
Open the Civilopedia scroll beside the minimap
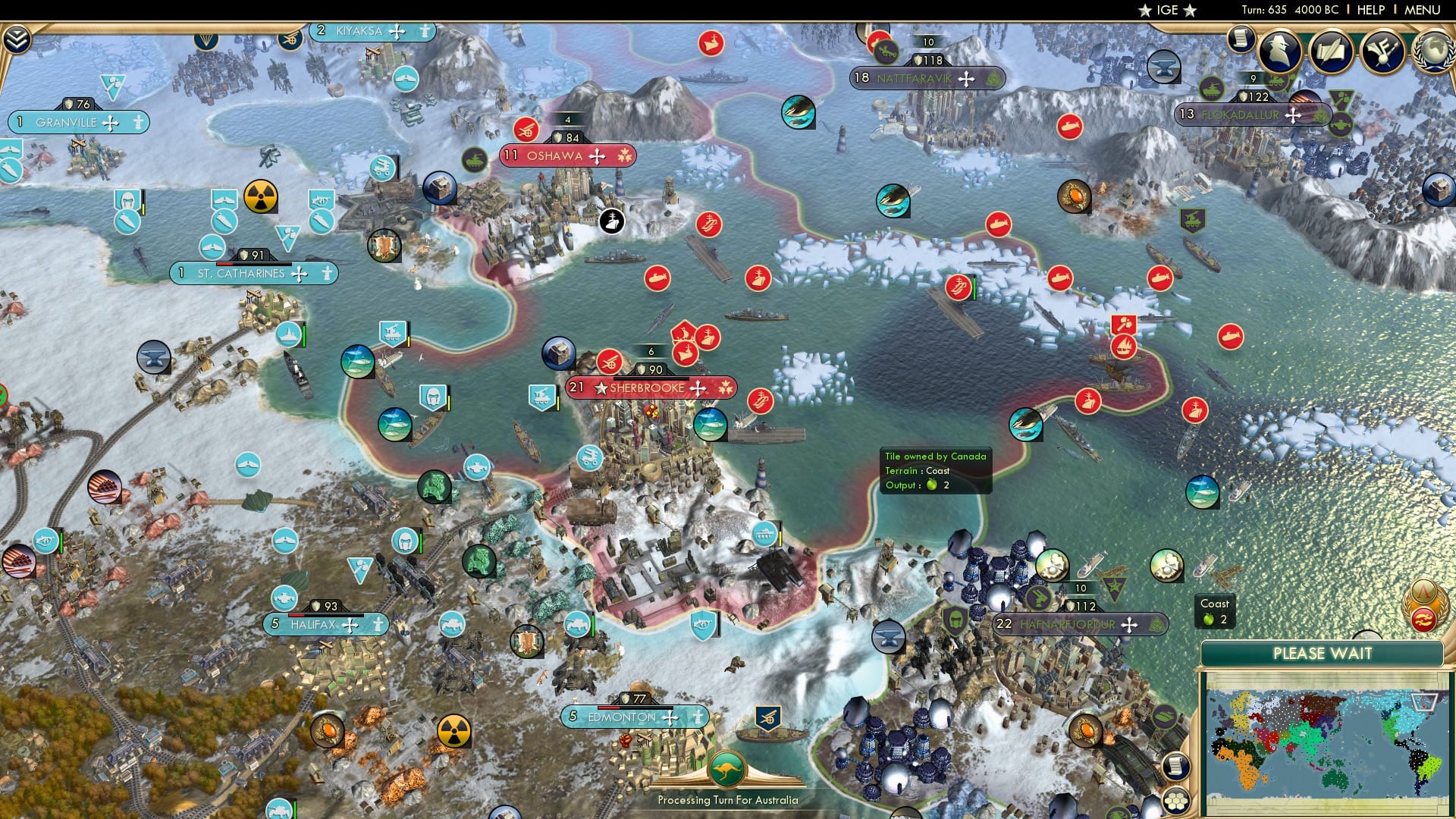(1175, 765)
